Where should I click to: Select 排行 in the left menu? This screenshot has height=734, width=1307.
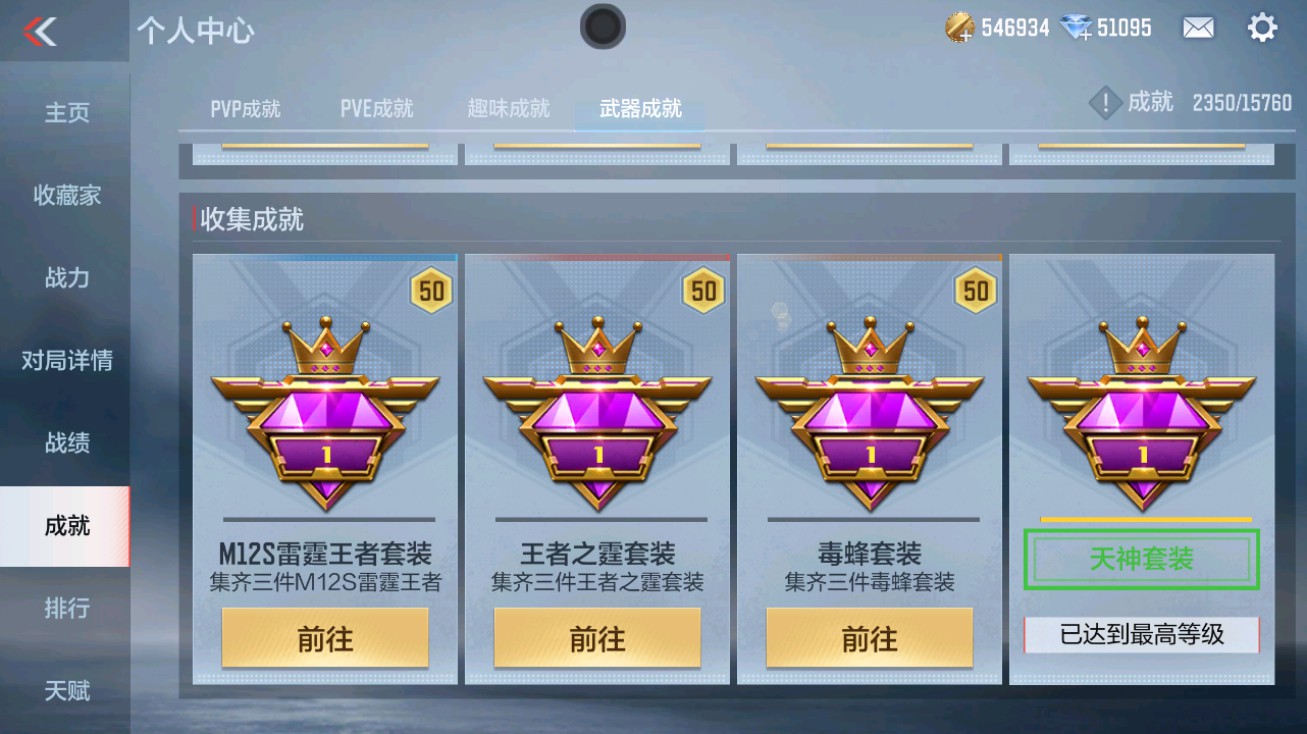(64, 610)
